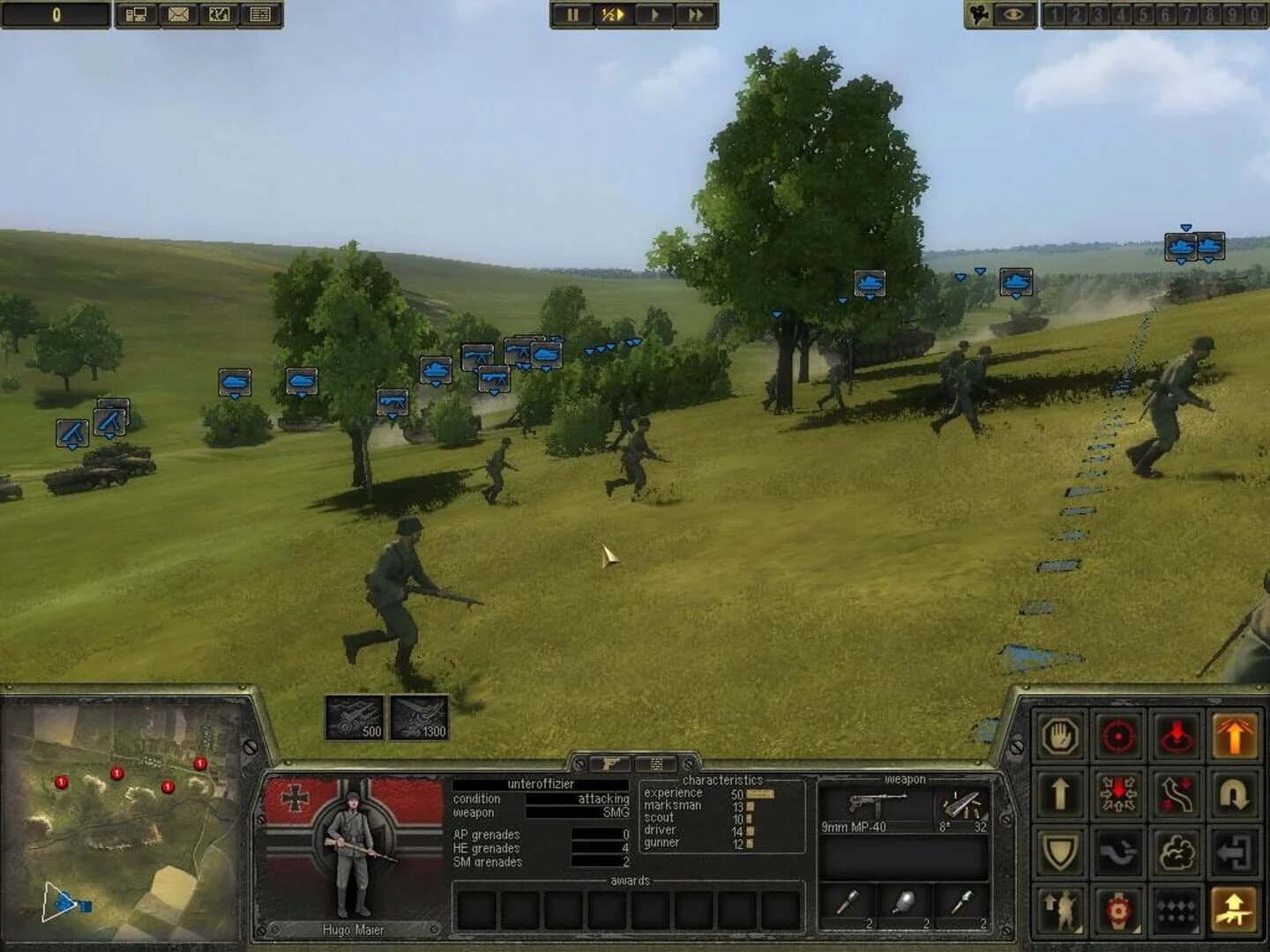Open the messages envelope icon
The height and width of the screenshot is (952, 1270).
coord(177,14)
